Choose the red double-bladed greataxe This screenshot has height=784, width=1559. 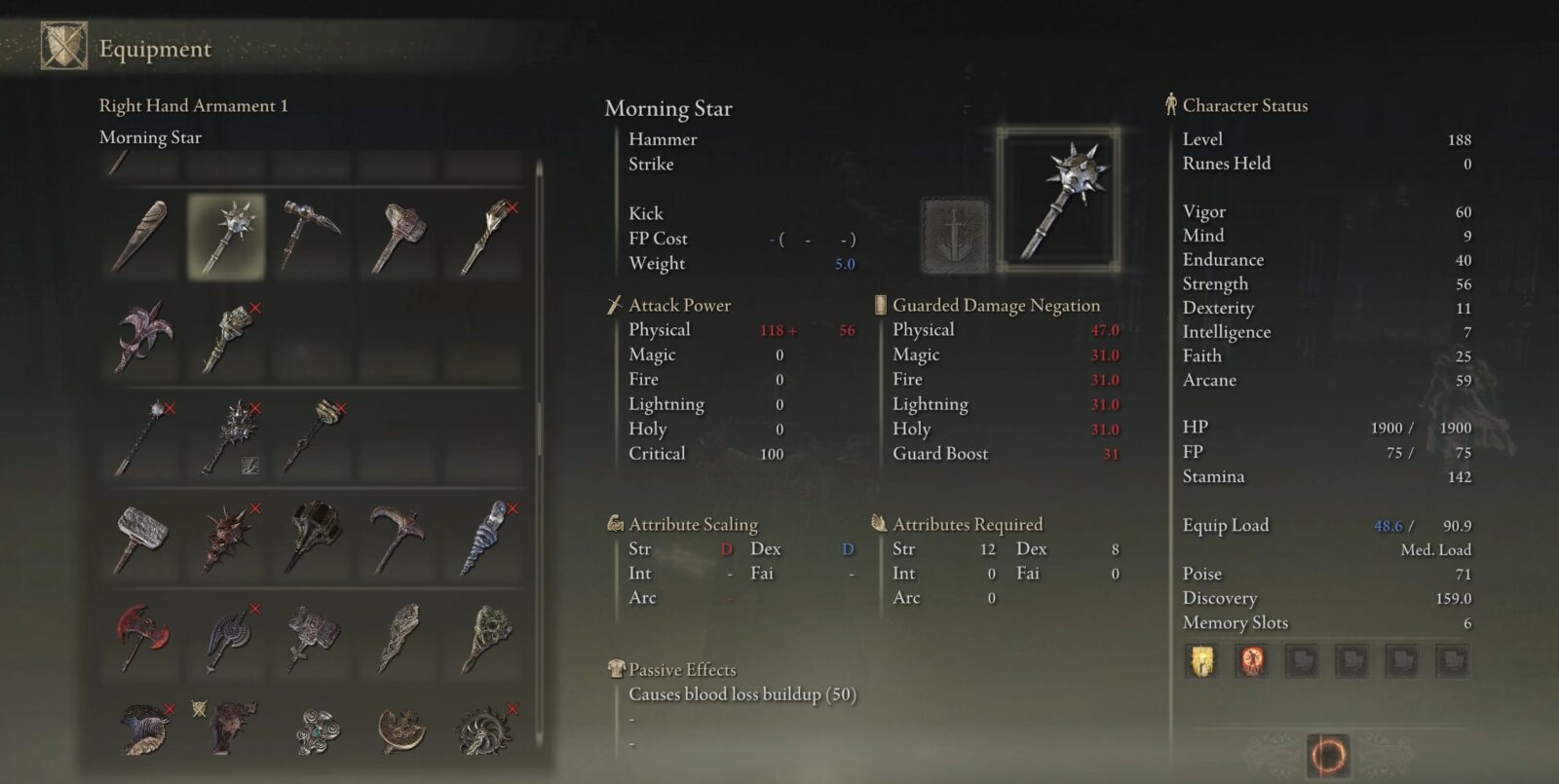(x=141, y=638)
